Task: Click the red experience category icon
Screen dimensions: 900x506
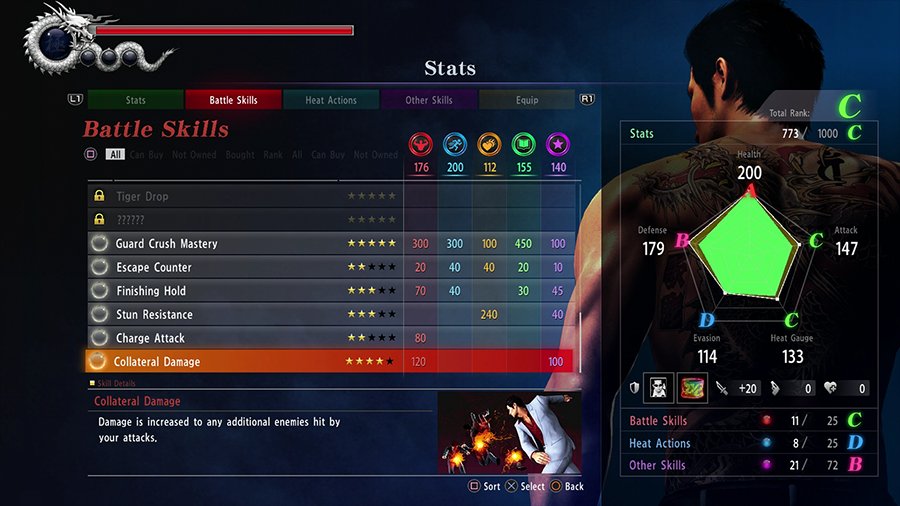Action: click(421, 144)
